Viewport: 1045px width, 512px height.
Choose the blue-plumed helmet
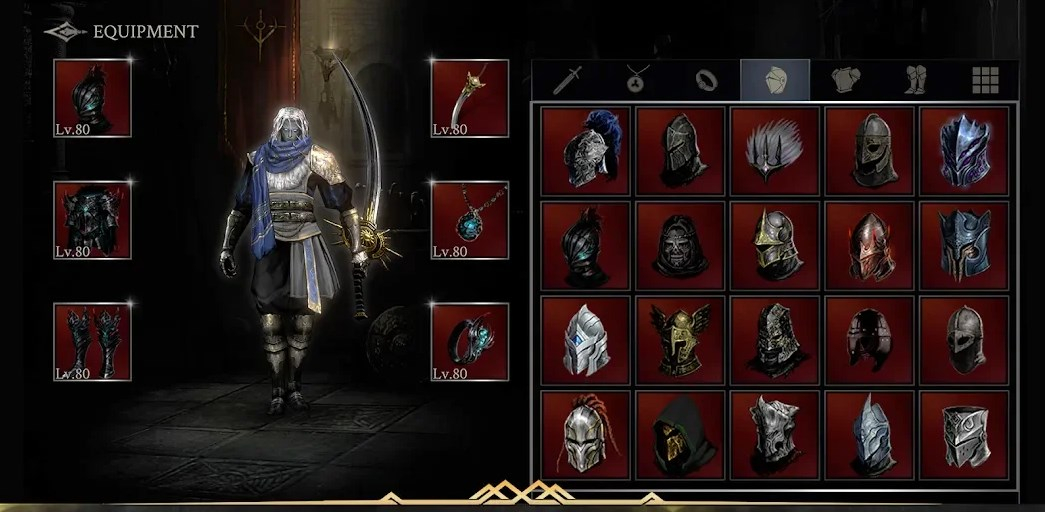click(x=586, y=151)
